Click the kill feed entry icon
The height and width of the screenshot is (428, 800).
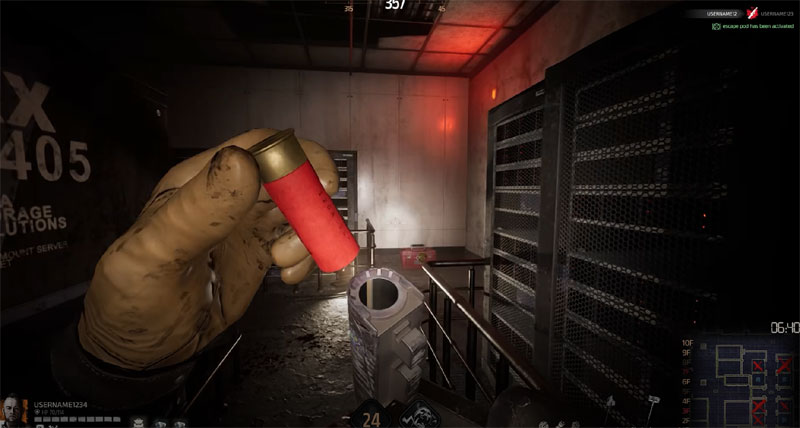click(x=753, y=13)
